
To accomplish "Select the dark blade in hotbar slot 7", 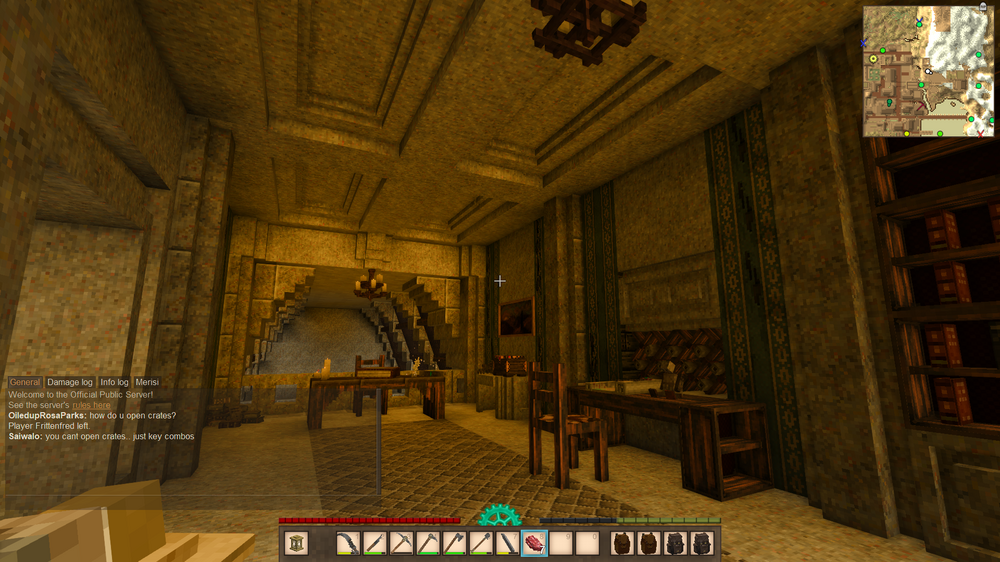I will [x=507, y=543].
